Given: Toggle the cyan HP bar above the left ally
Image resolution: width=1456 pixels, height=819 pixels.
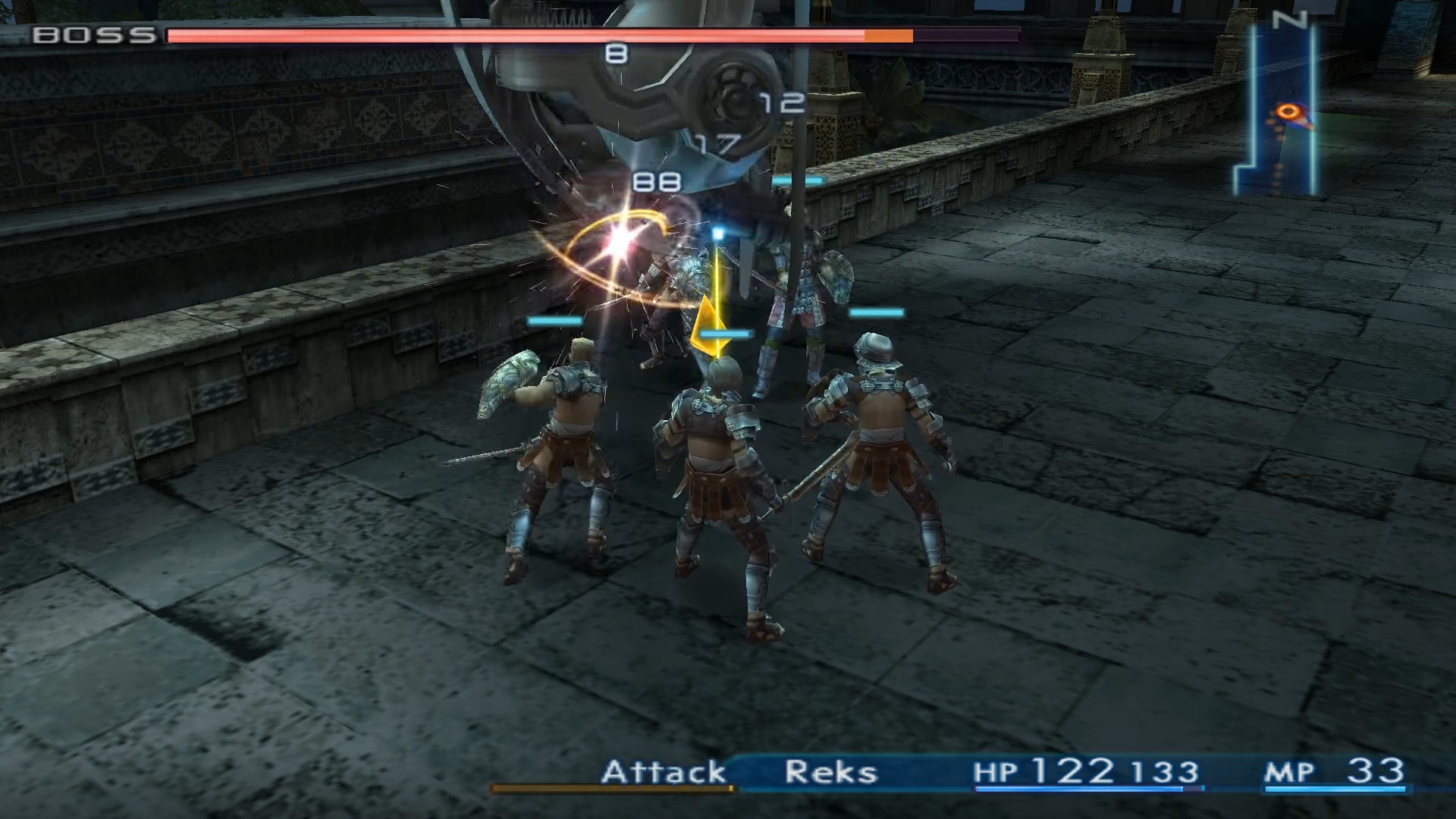Looking at the screenshot, I should click(554, 322).
